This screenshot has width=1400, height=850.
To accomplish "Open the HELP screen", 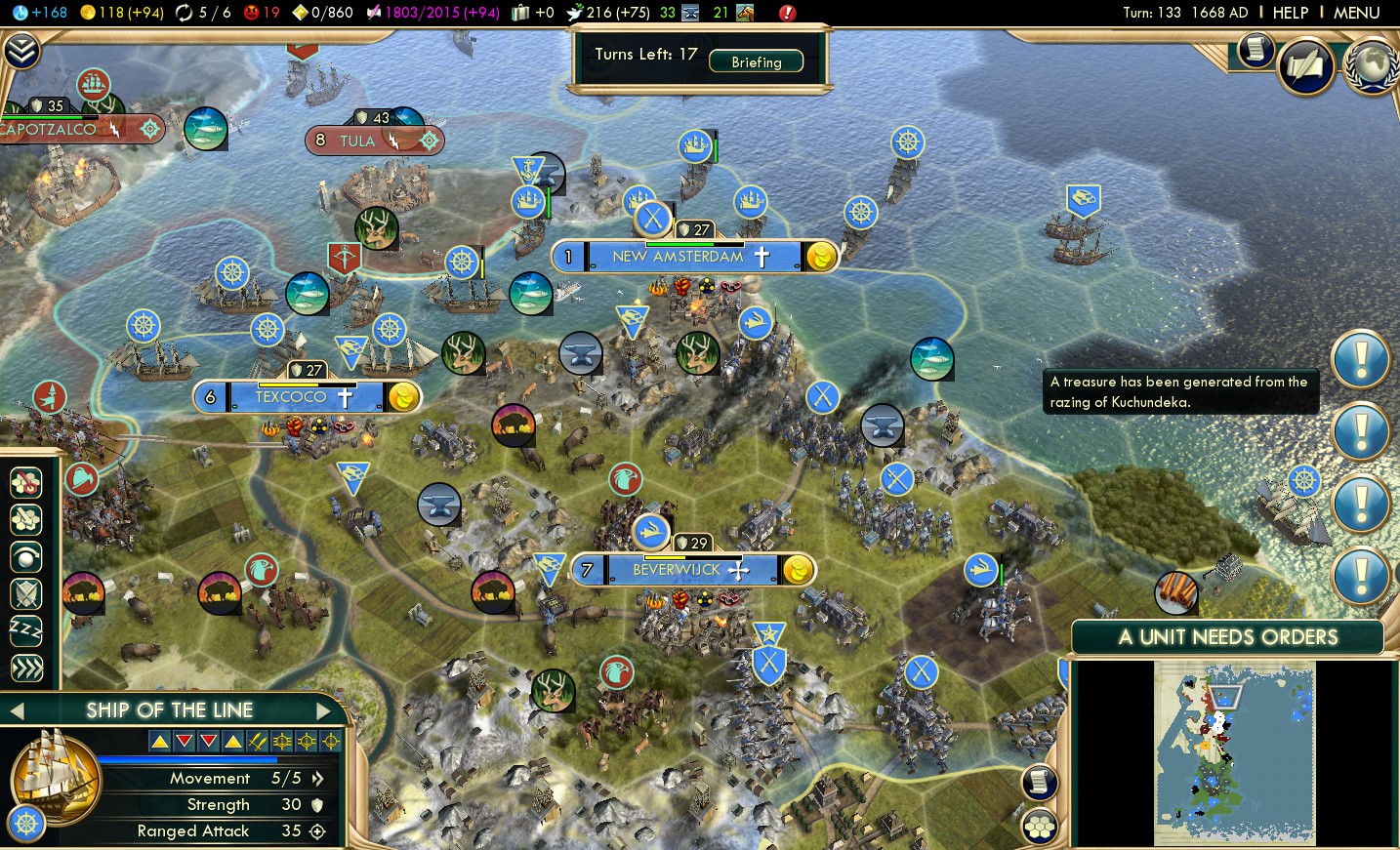I will click(x=1290, y=13).
